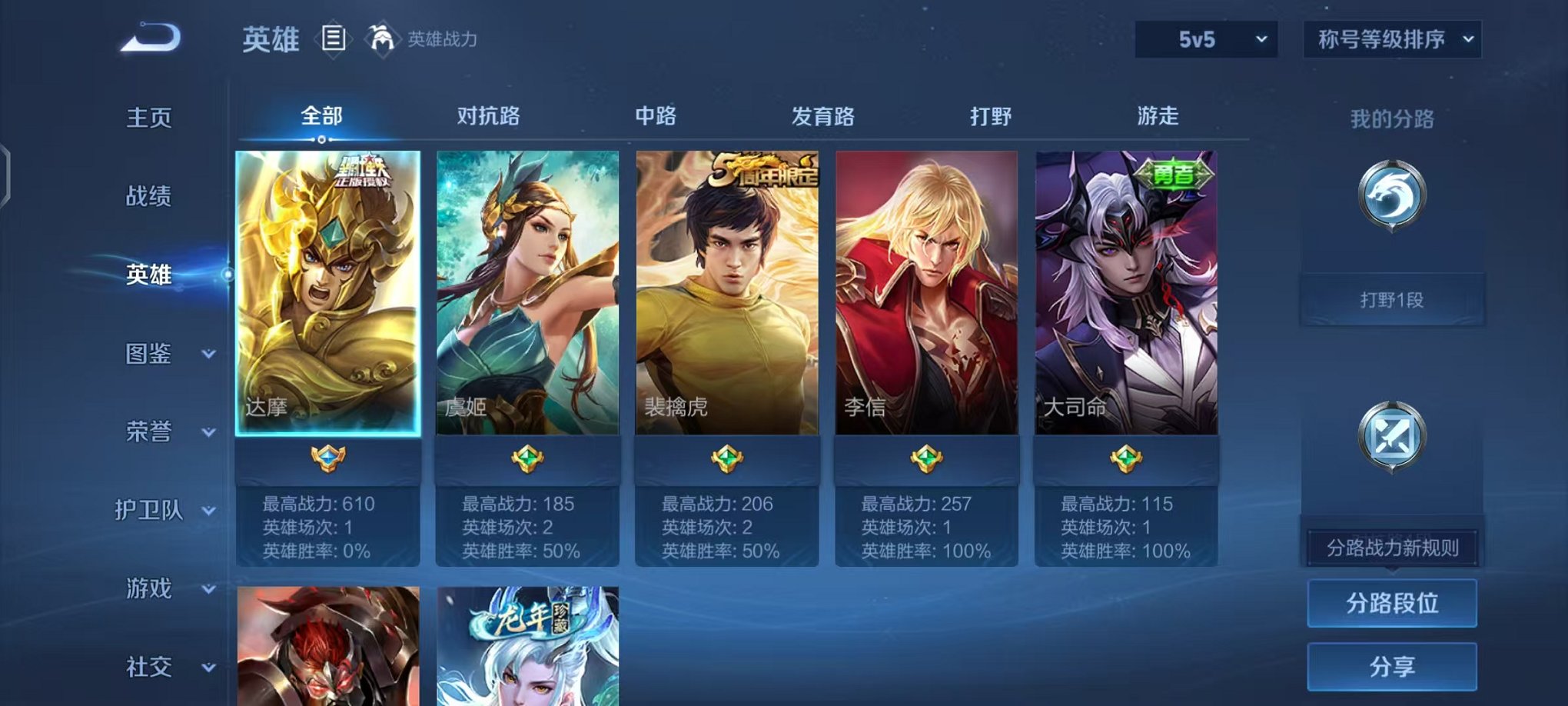Screen dimensions: 1568x706
Task: Open the 称号等级排序 sorting dropdown
Action: [x=1391, y=37]
